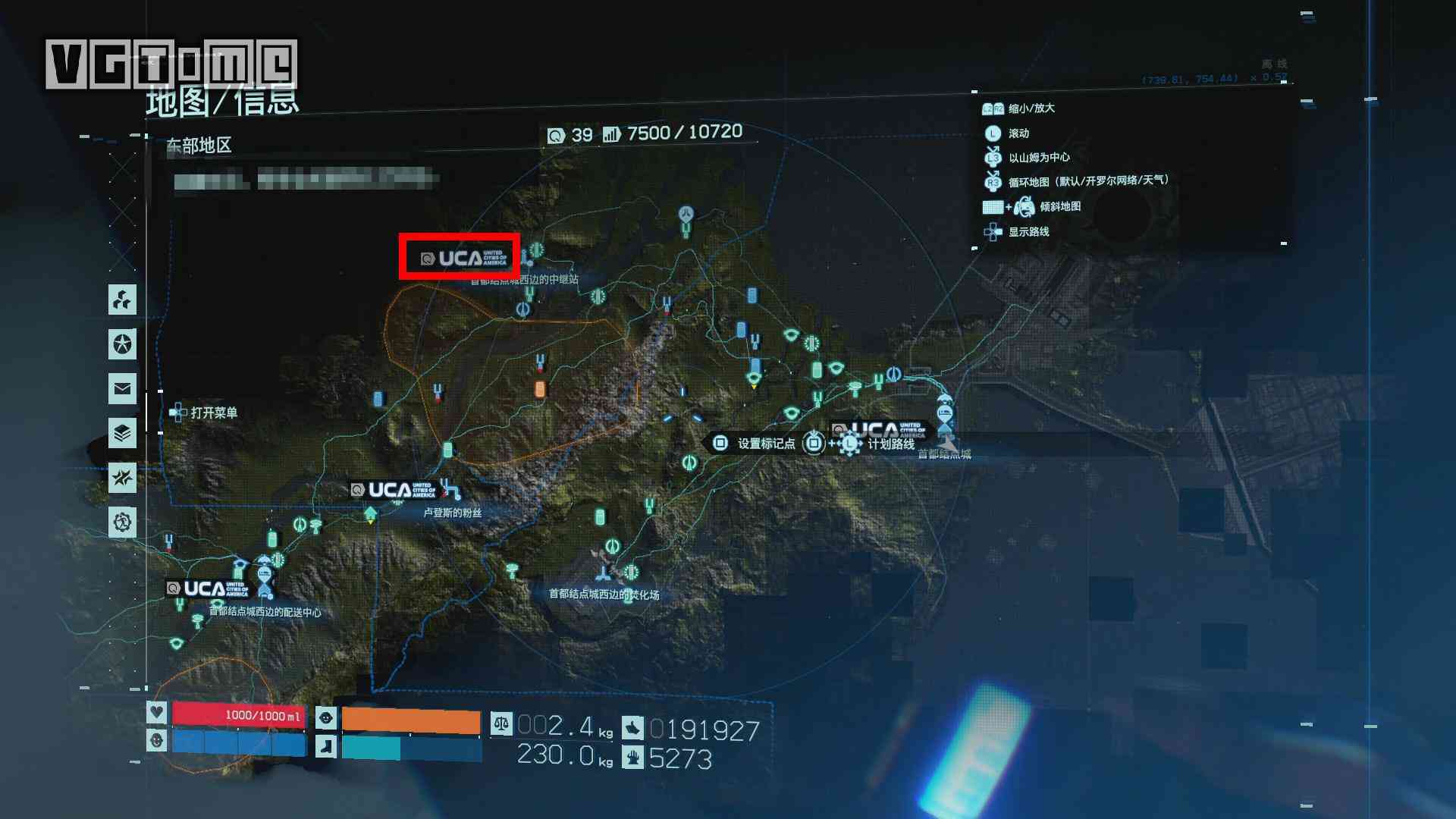Select the UCA marker for 首都结点城西边的中继站
The width and height of the screenshot is (1456, 819).
tap(460, 258)
